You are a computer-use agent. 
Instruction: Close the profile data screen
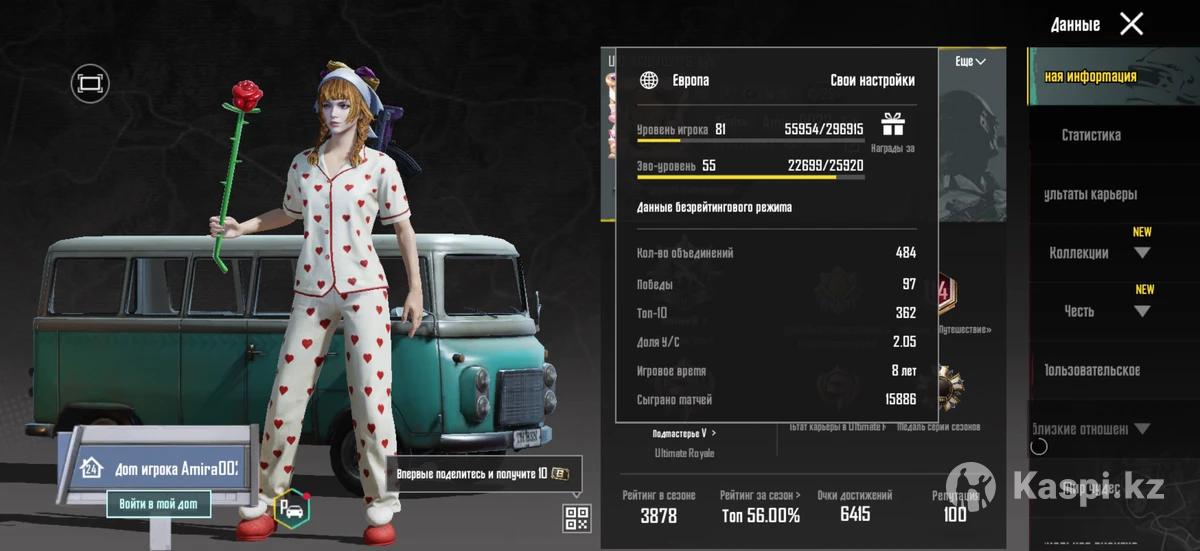click(x=1131, y=24)
